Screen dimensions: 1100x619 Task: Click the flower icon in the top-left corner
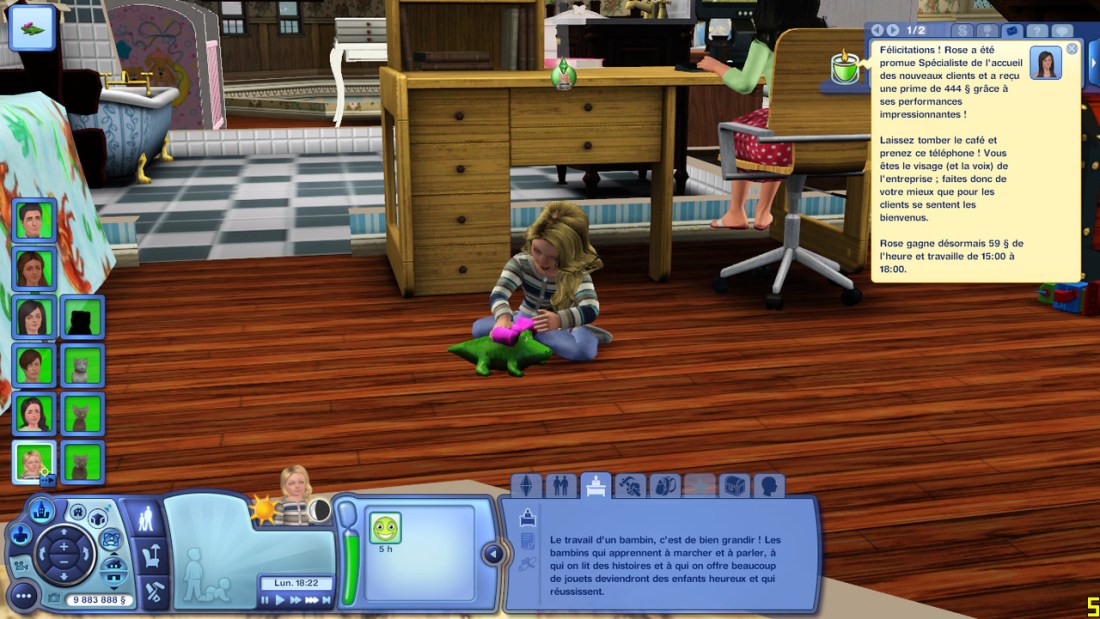click(x=32, y=28)
